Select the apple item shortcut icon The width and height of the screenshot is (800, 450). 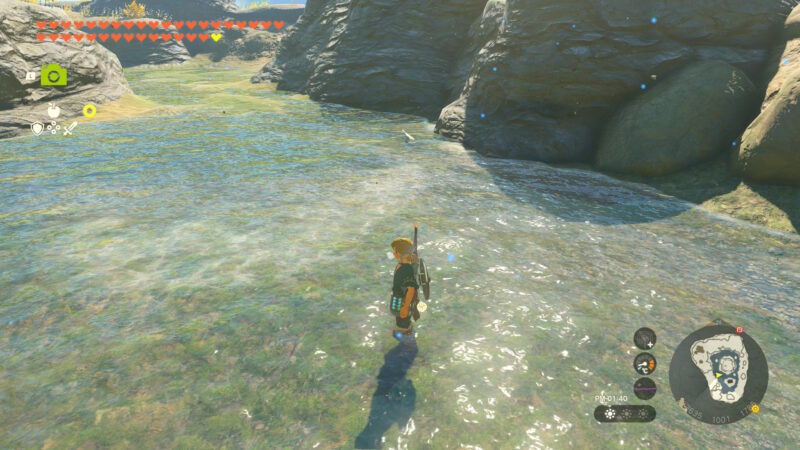54,111
